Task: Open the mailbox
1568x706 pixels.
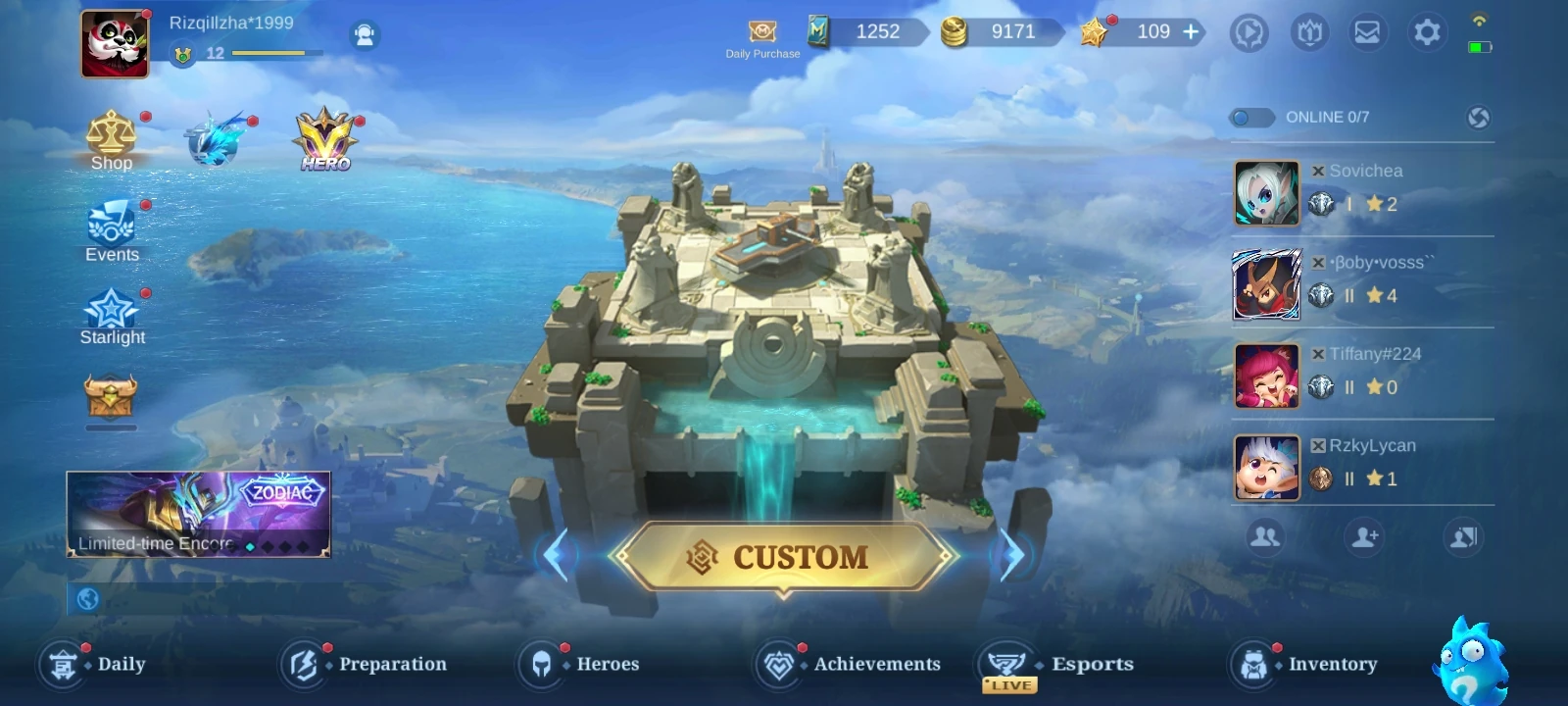Action: tap(1368, 31)
